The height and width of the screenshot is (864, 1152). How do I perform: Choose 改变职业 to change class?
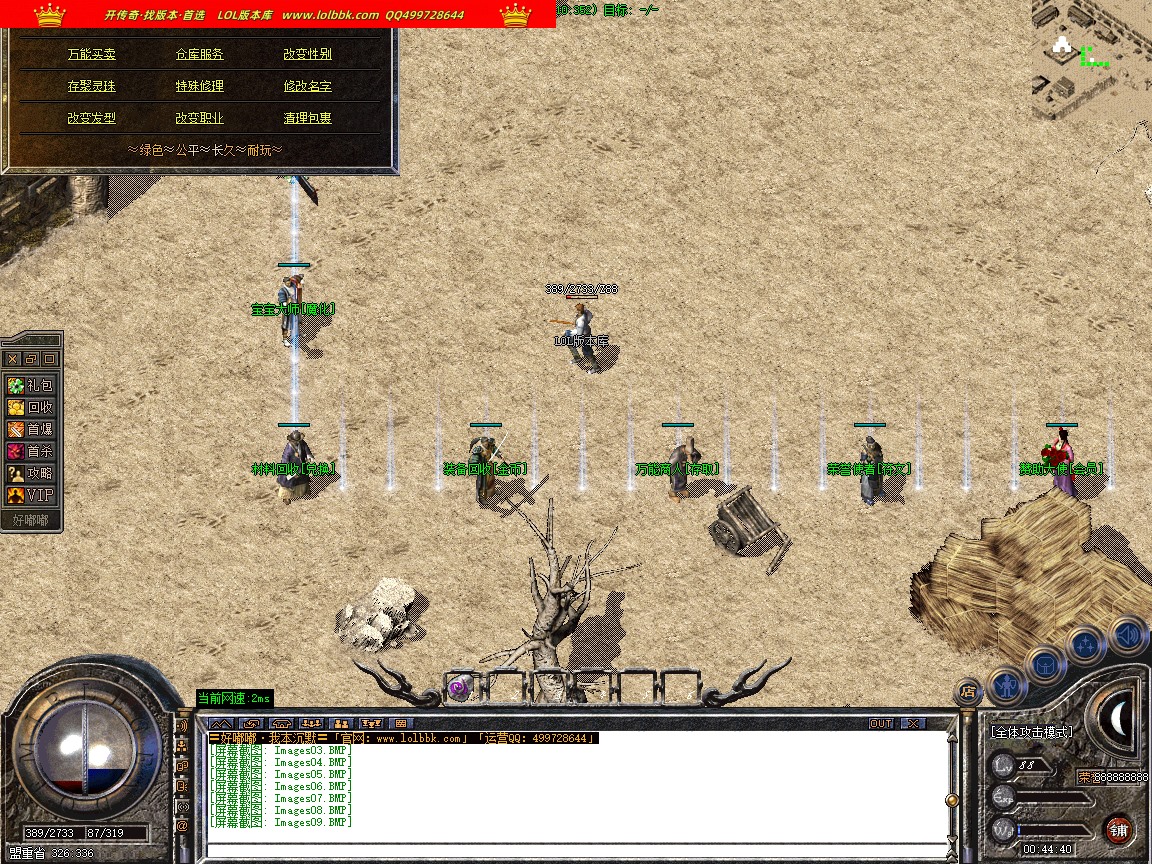pos(200,118)
